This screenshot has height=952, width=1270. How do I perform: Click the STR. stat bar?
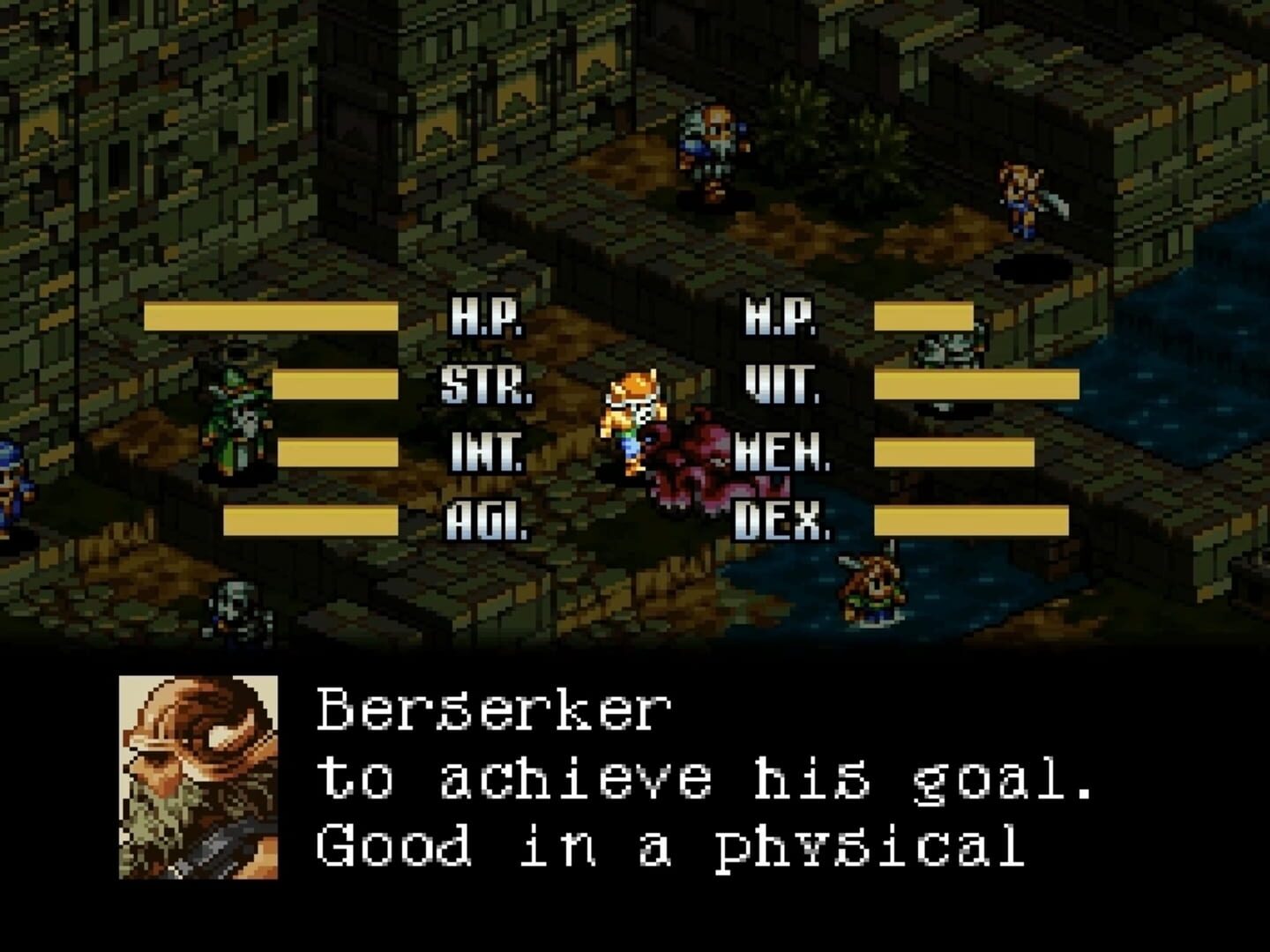pos(335,383)
